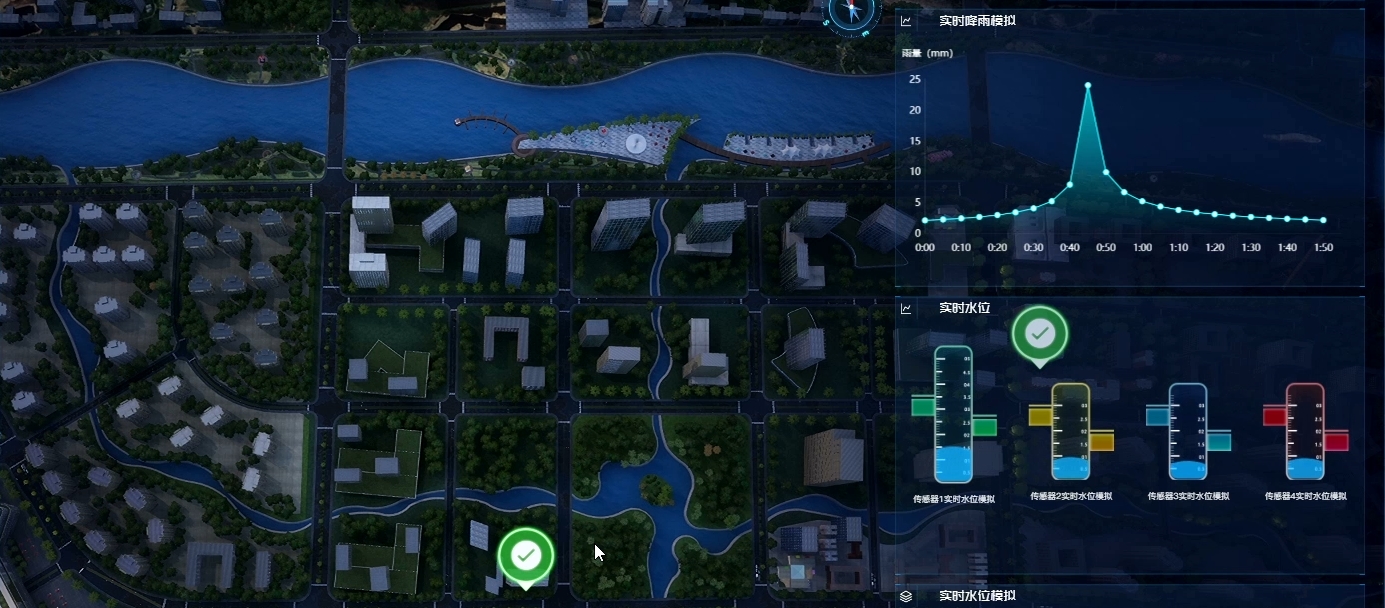Open the 实时水位 panel header
The image size is (1385, 608).
(x=964, y=308)
